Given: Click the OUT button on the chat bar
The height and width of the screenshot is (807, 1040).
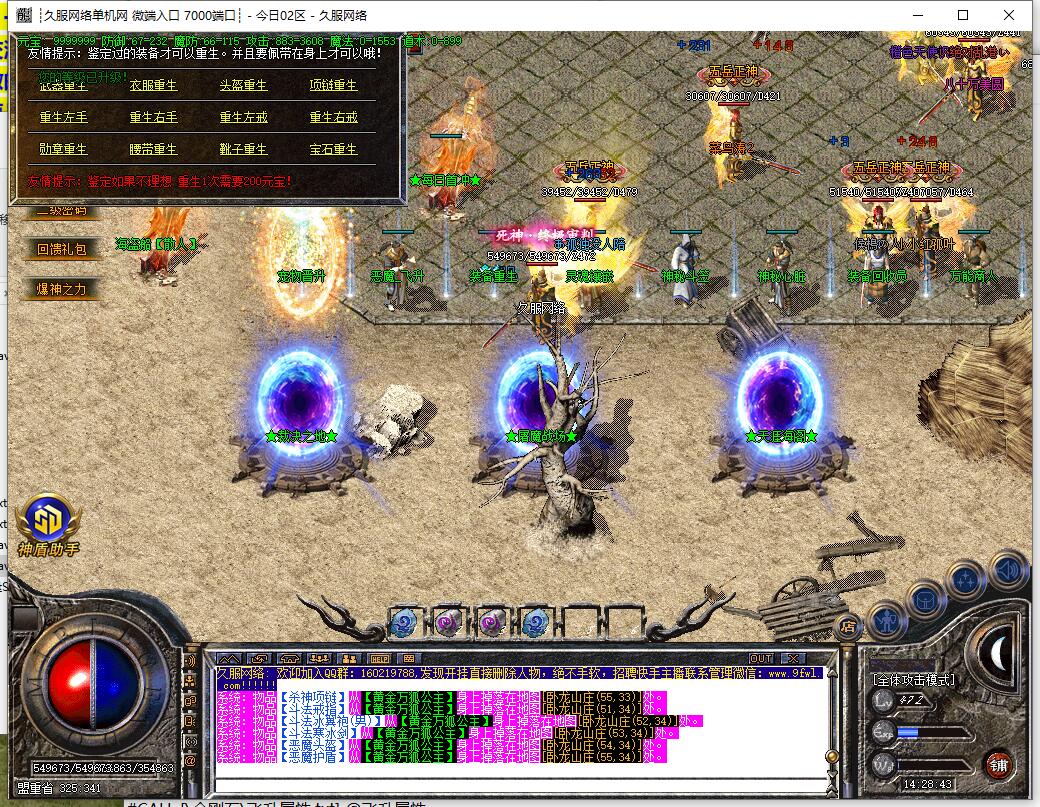Looking at the screenshot, I should point(761,658).
